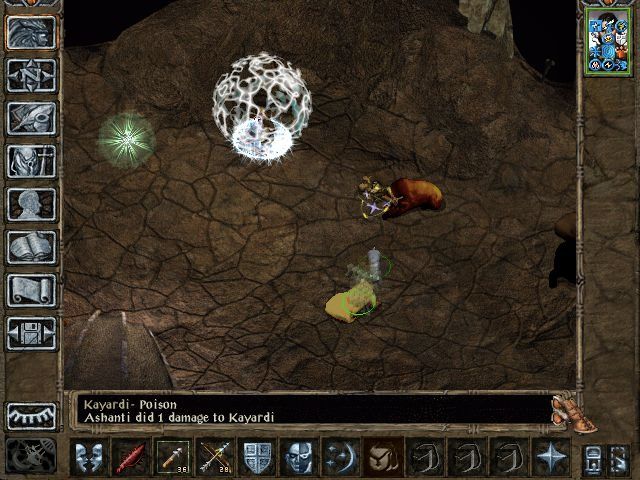Open the inventory screen from the sidebar
This screenshot has width=640, height=480.
[x=32, y=161]
